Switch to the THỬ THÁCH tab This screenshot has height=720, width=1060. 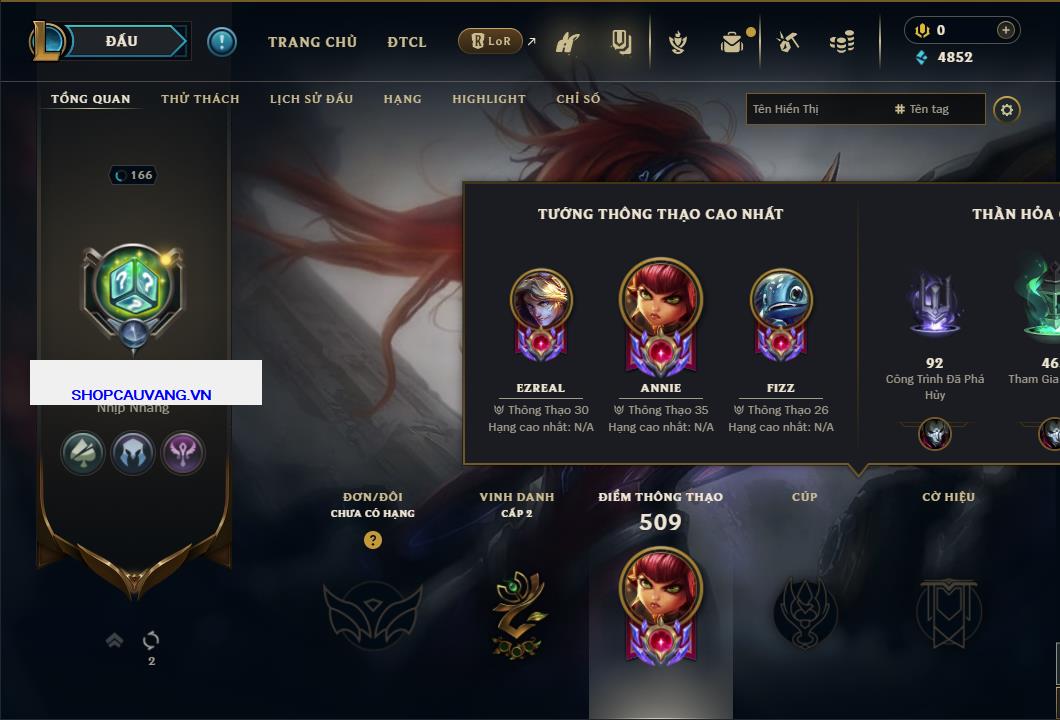200,99
